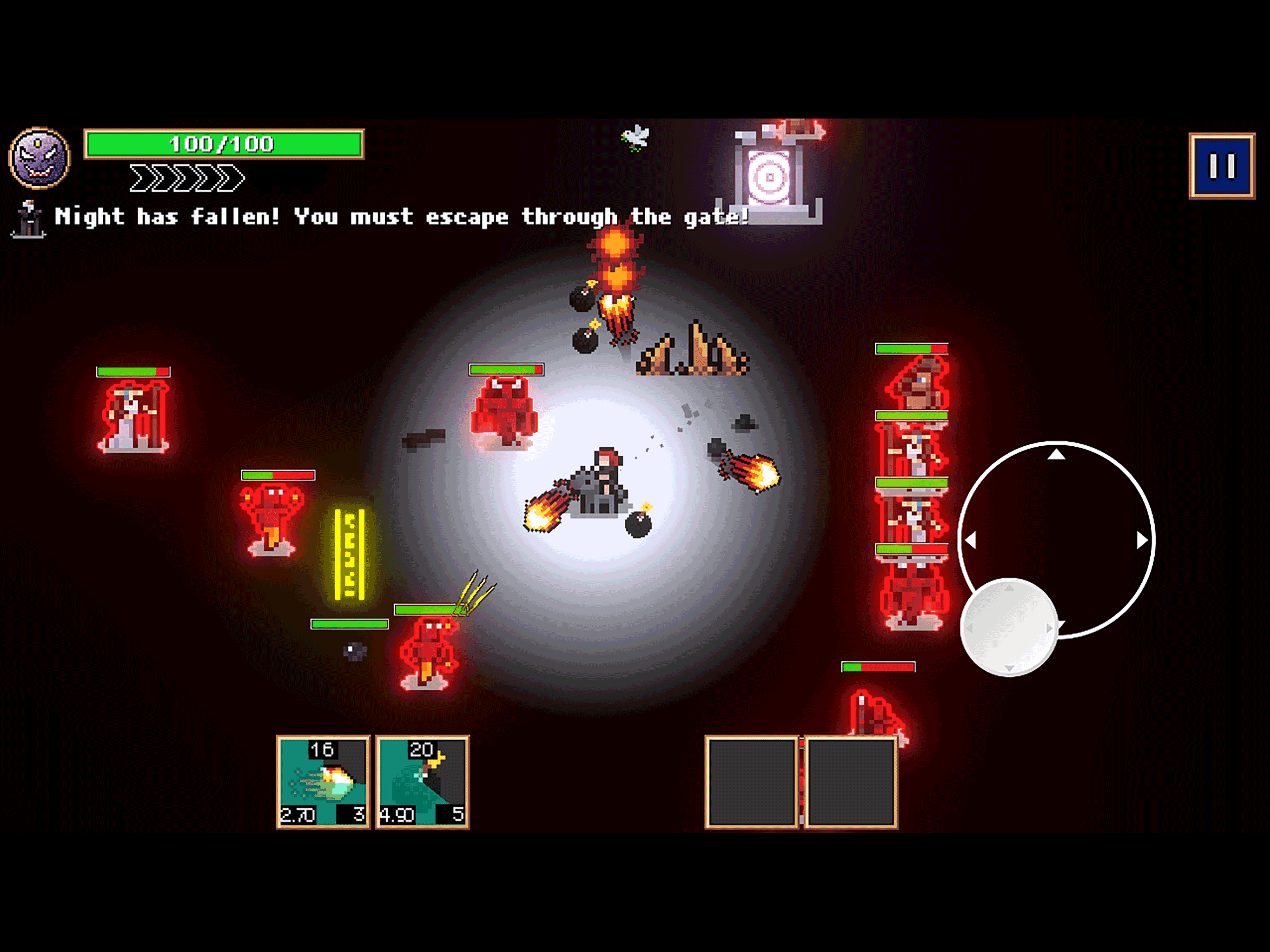
Task: Tap the yellow glowing ladder pickup
Action: tap(350, 554)
